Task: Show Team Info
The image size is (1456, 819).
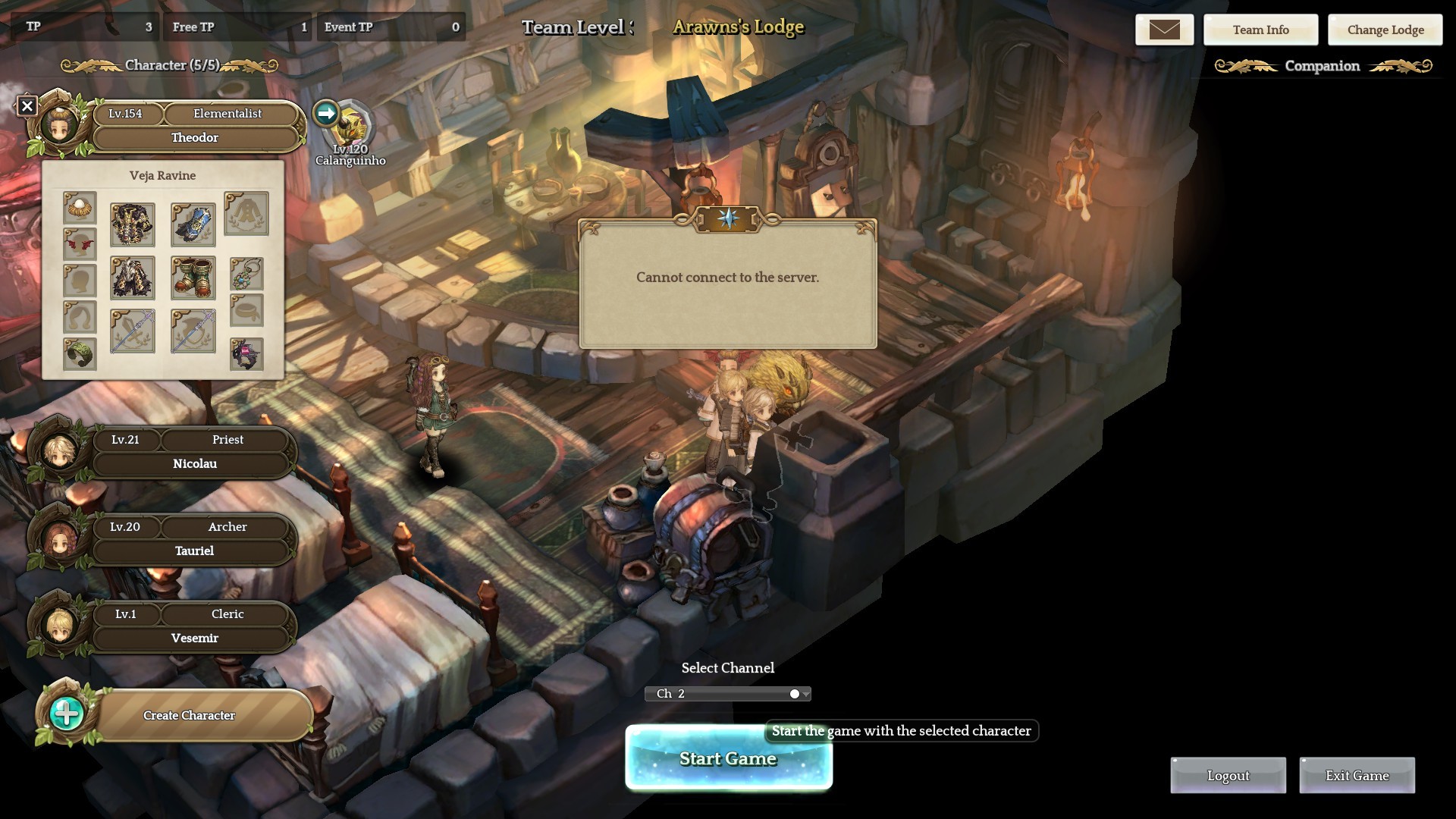Action: coord(1260,30)
